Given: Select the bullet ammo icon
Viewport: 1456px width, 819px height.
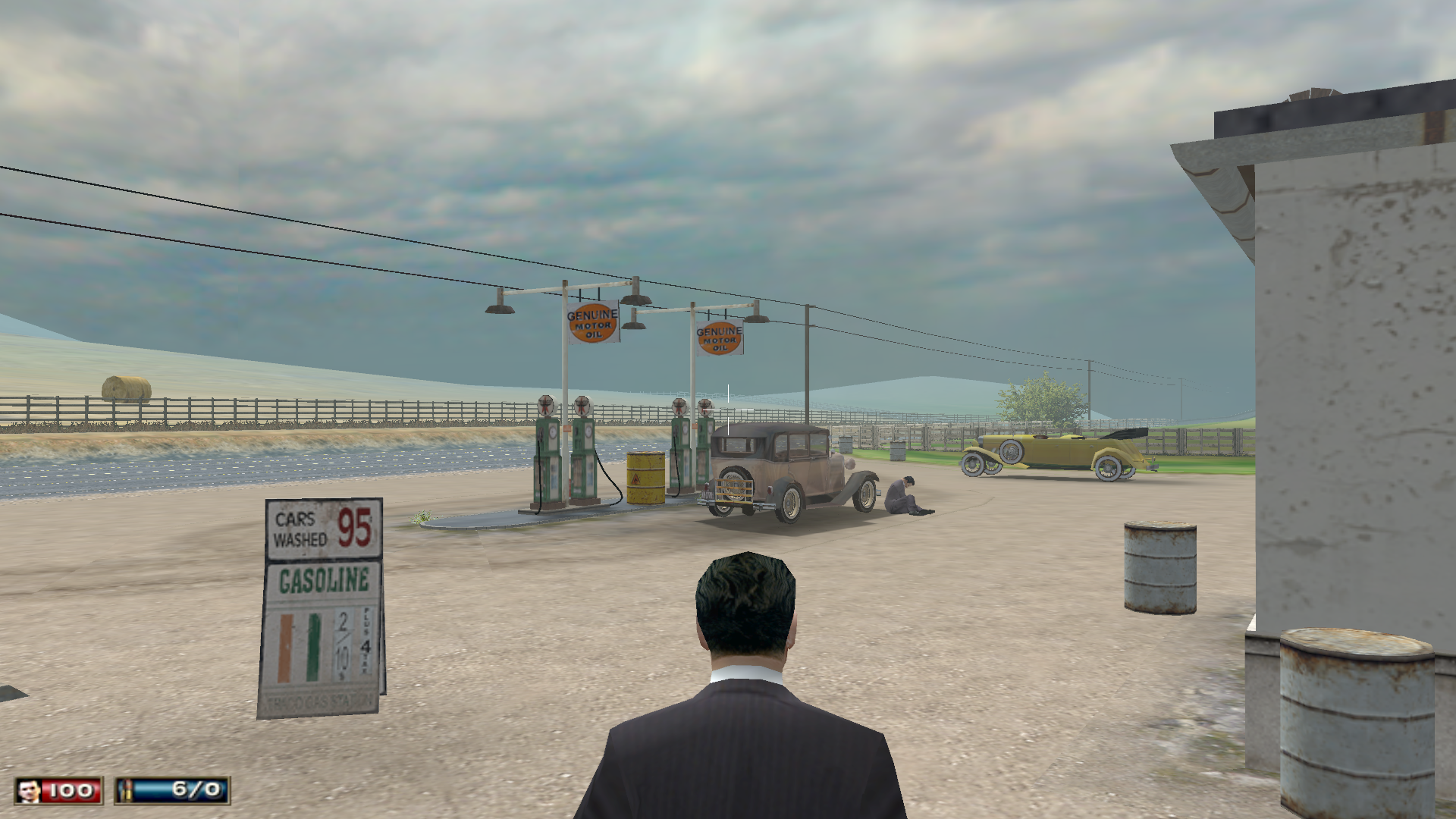Looking at the screenshot, I should click(127, 791).
